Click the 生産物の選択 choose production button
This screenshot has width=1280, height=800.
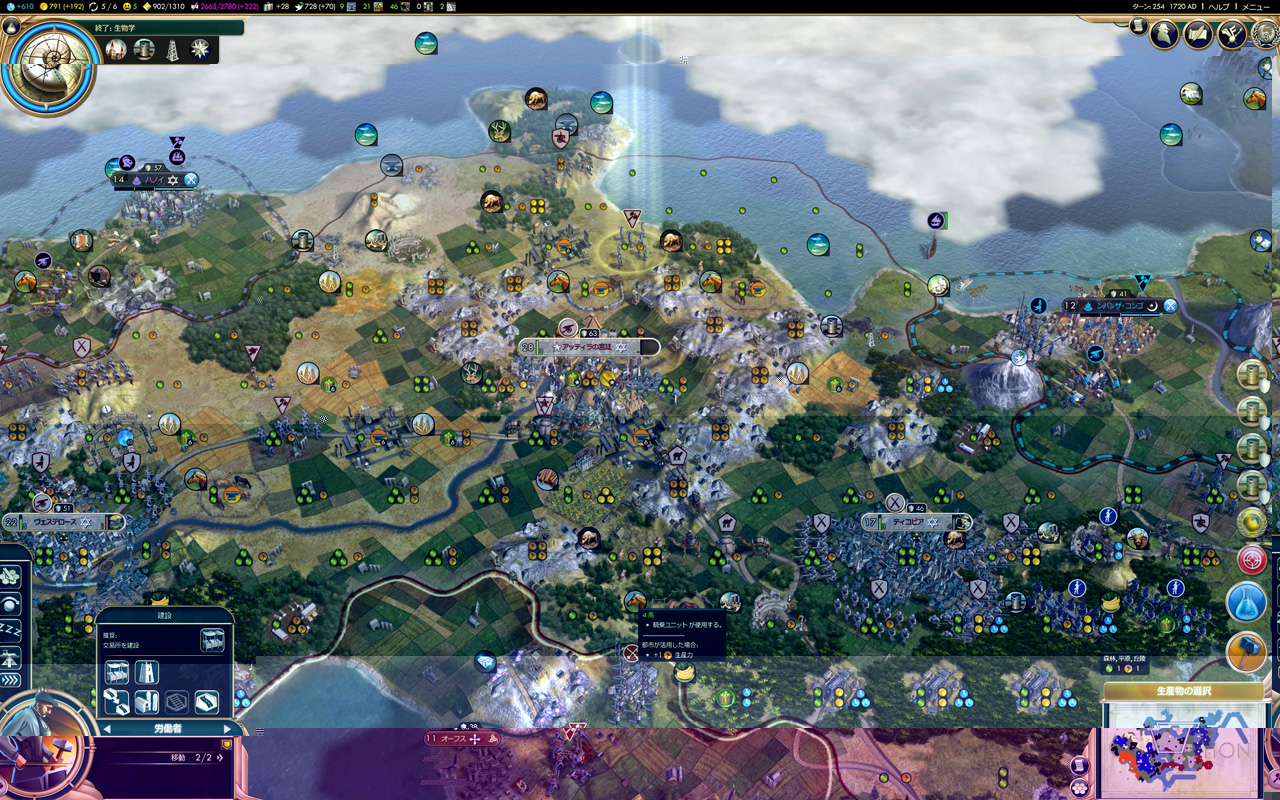[1183, 691]
